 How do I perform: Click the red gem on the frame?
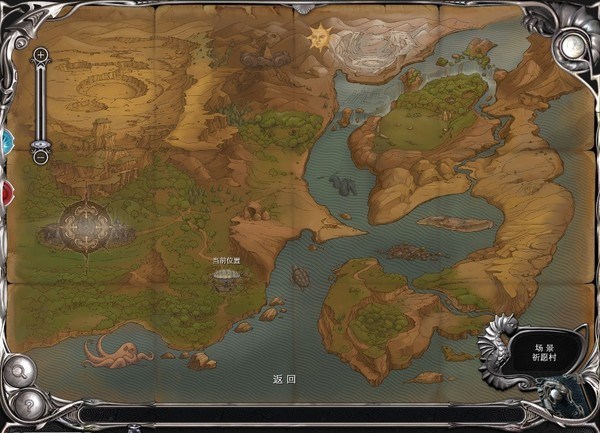(x=4, y=191)
